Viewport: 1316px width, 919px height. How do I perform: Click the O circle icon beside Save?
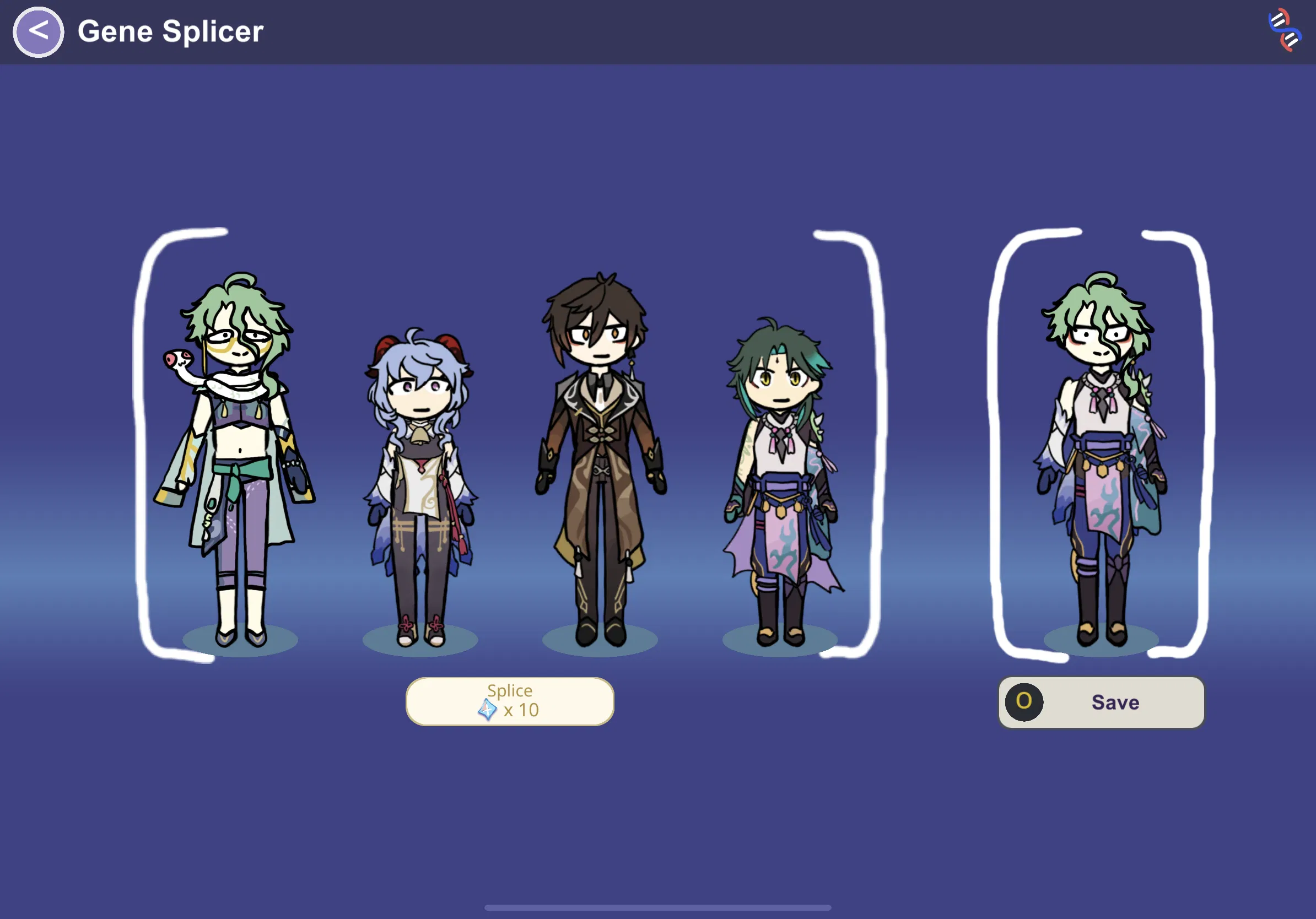click(1025, 702)
